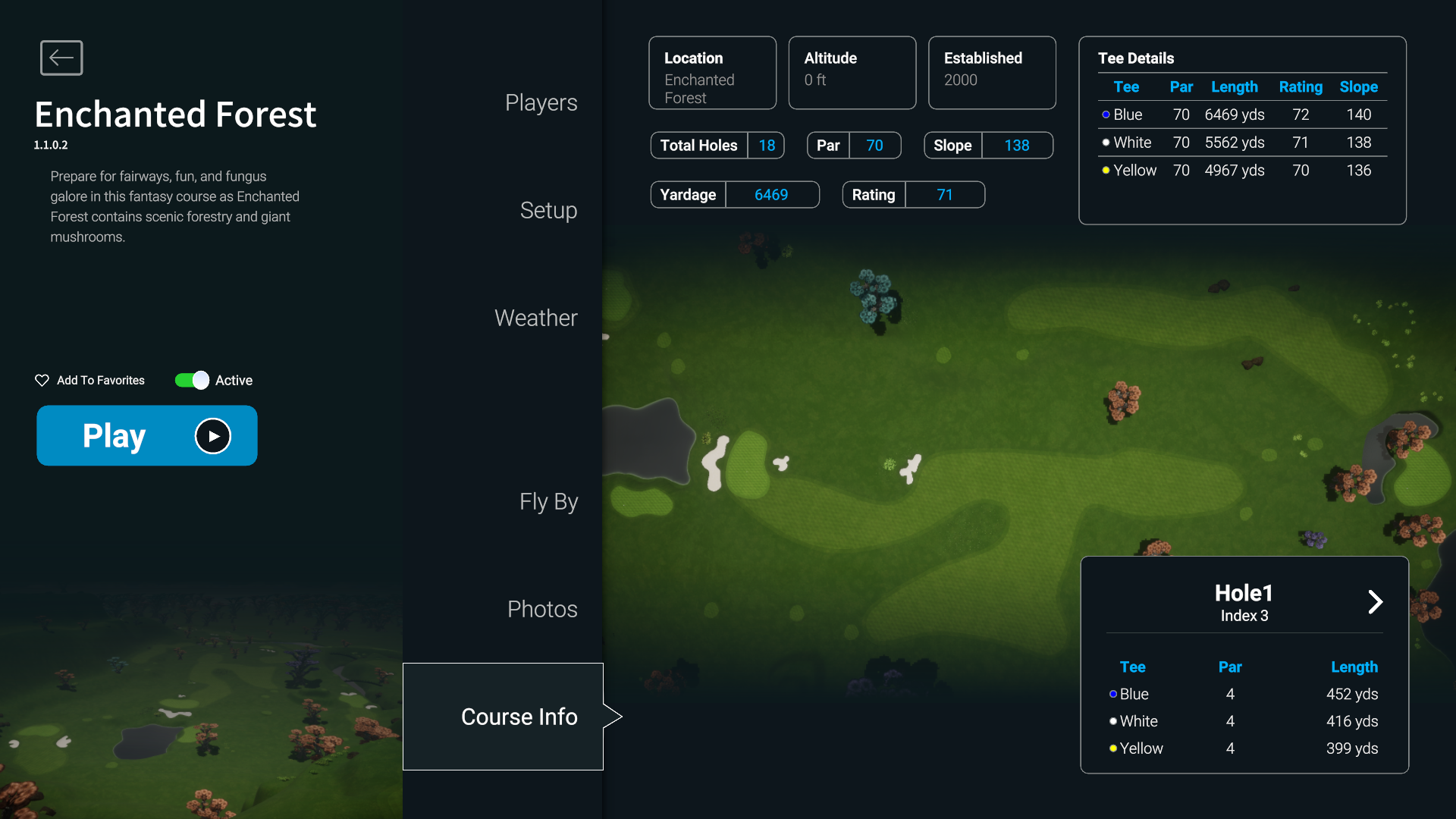Open the Players section

(541, 102)
